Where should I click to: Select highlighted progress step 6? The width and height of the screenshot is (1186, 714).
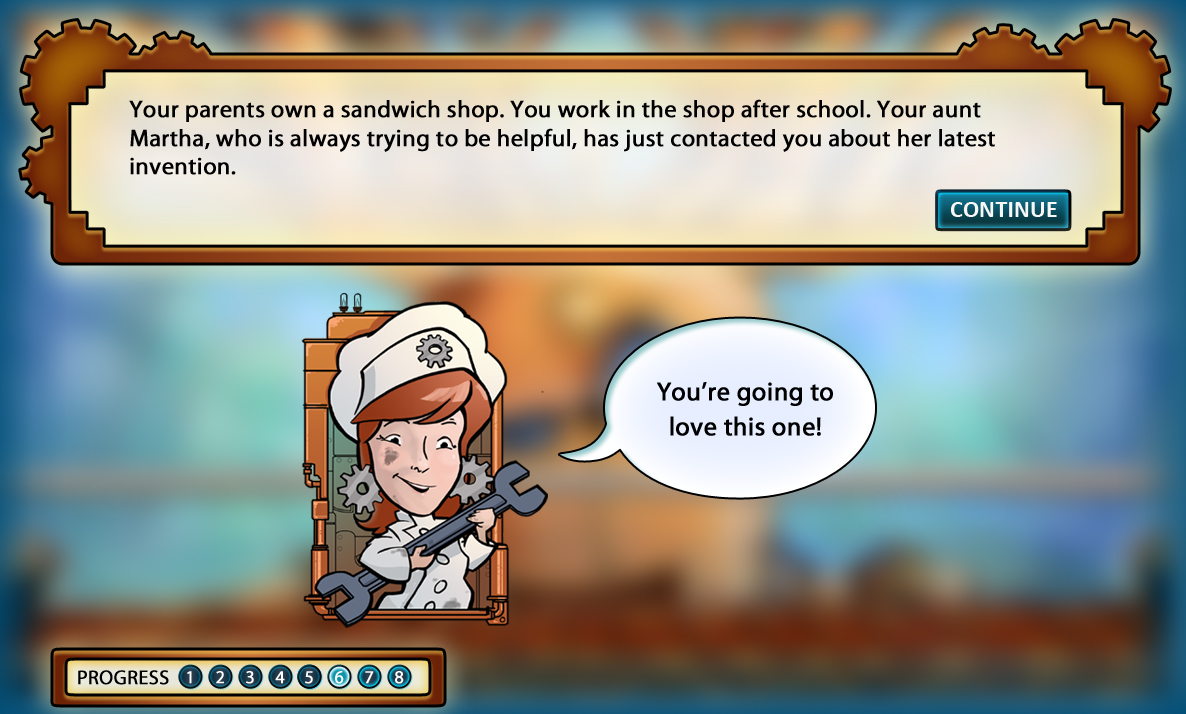(339, 678)
